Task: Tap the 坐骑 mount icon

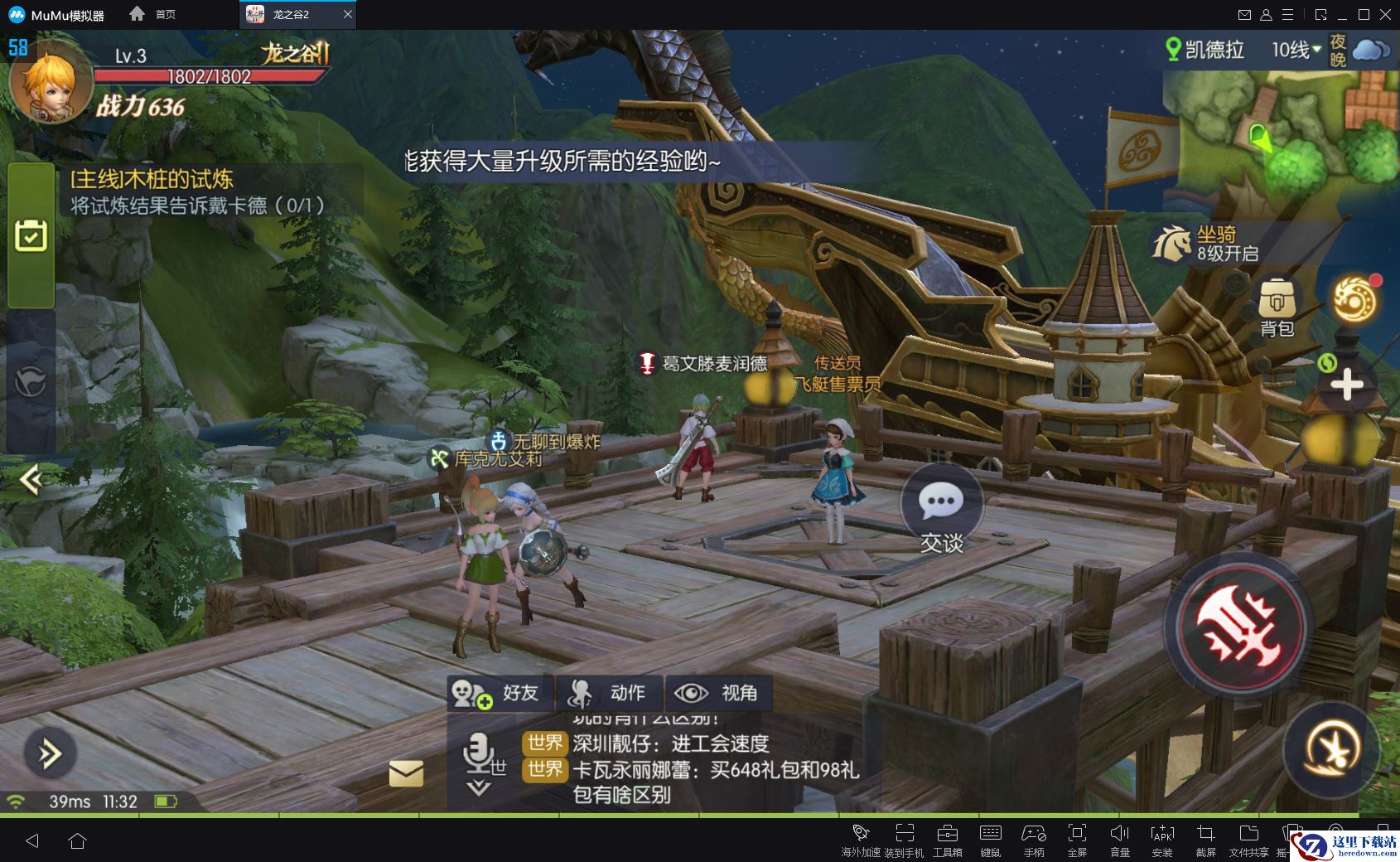Action: point(1171,243)
